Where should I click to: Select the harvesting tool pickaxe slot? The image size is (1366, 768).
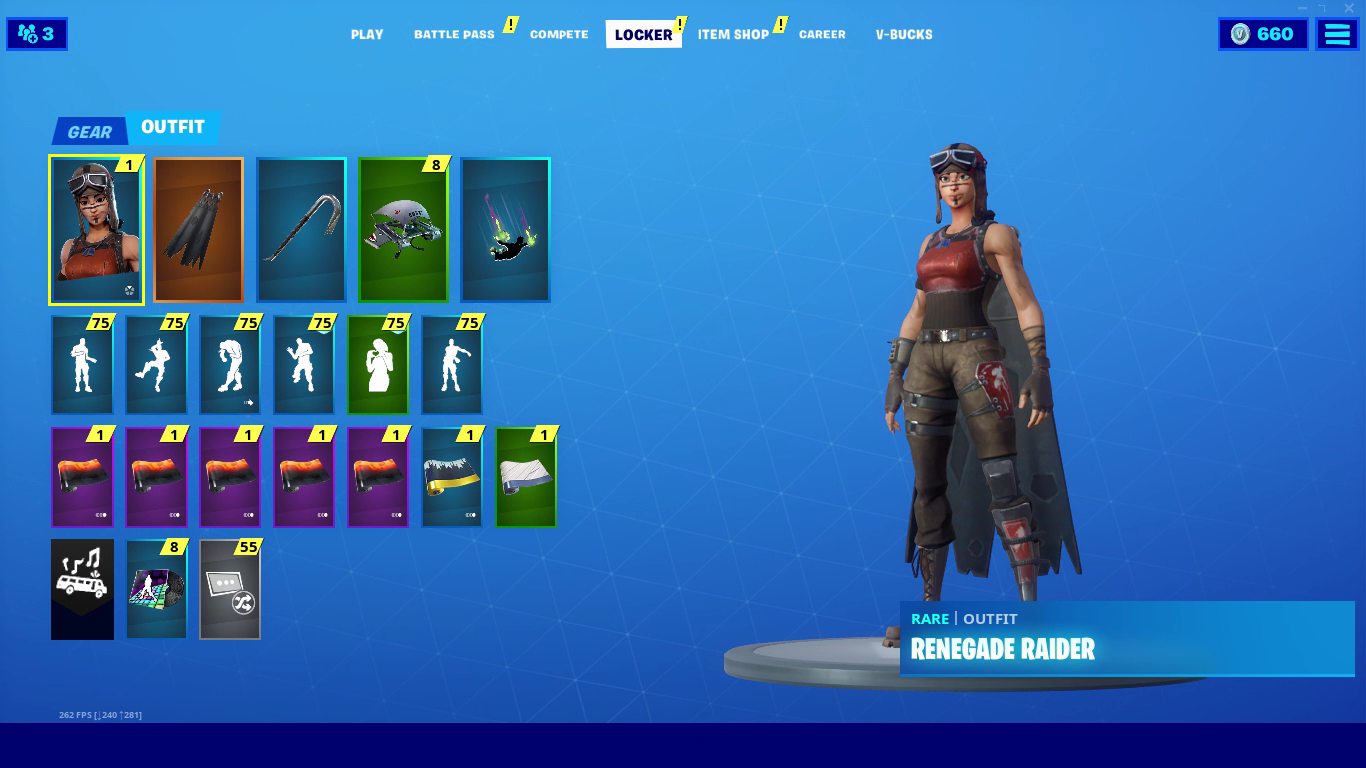[301, 230]
